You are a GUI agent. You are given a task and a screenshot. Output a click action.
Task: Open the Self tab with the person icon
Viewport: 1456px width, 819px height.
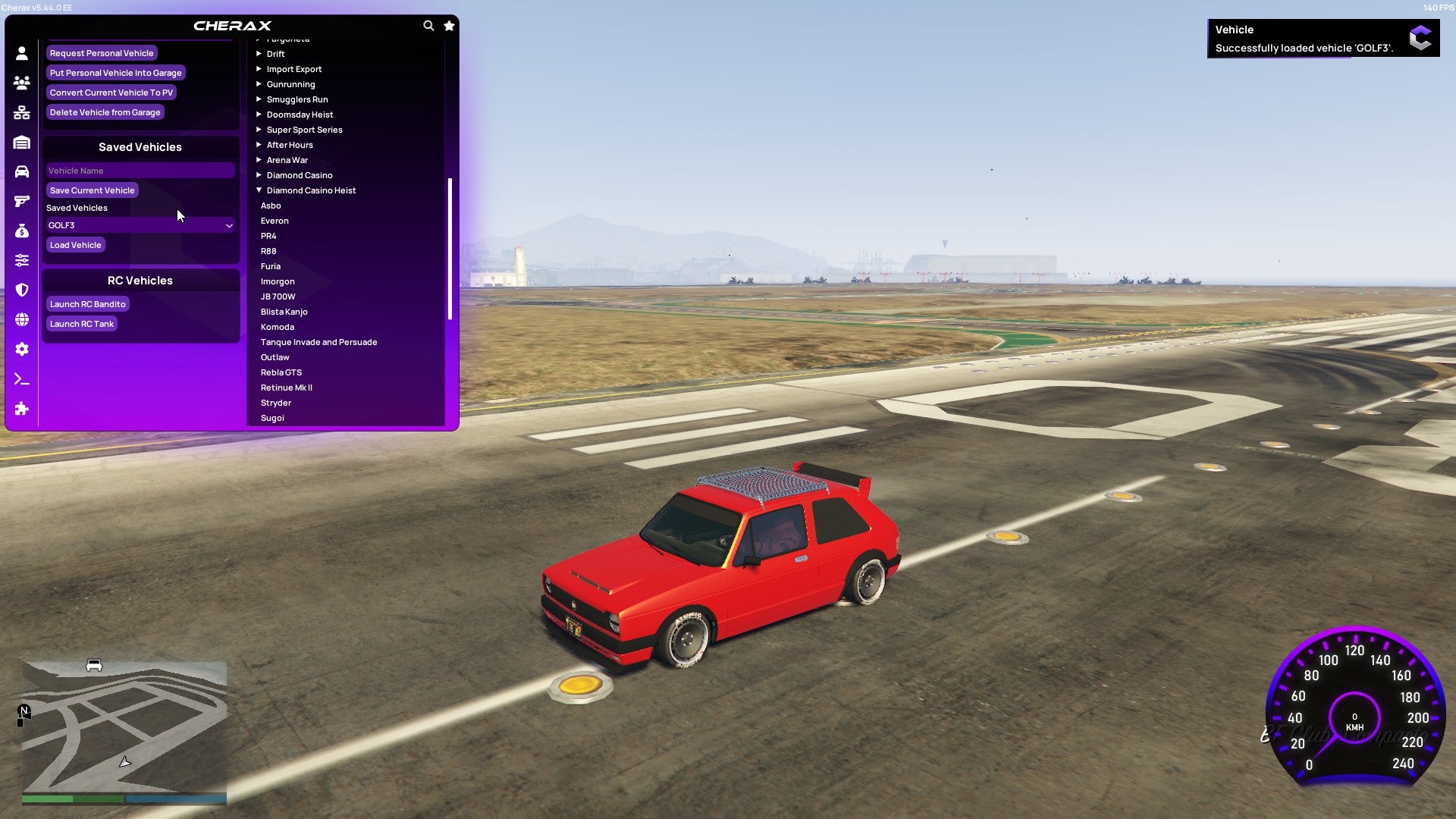[x=22, y=52]
